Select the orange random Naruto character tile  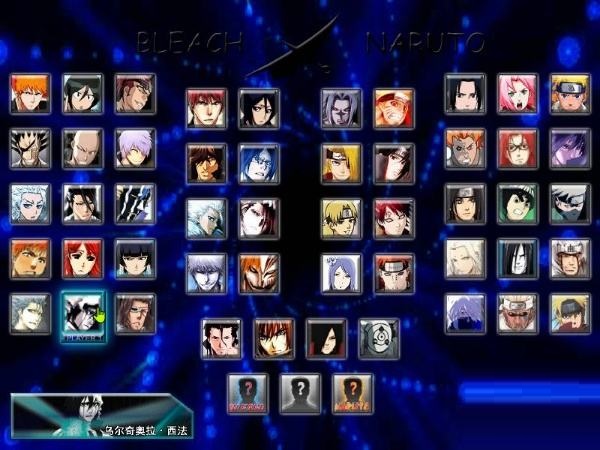352,393
